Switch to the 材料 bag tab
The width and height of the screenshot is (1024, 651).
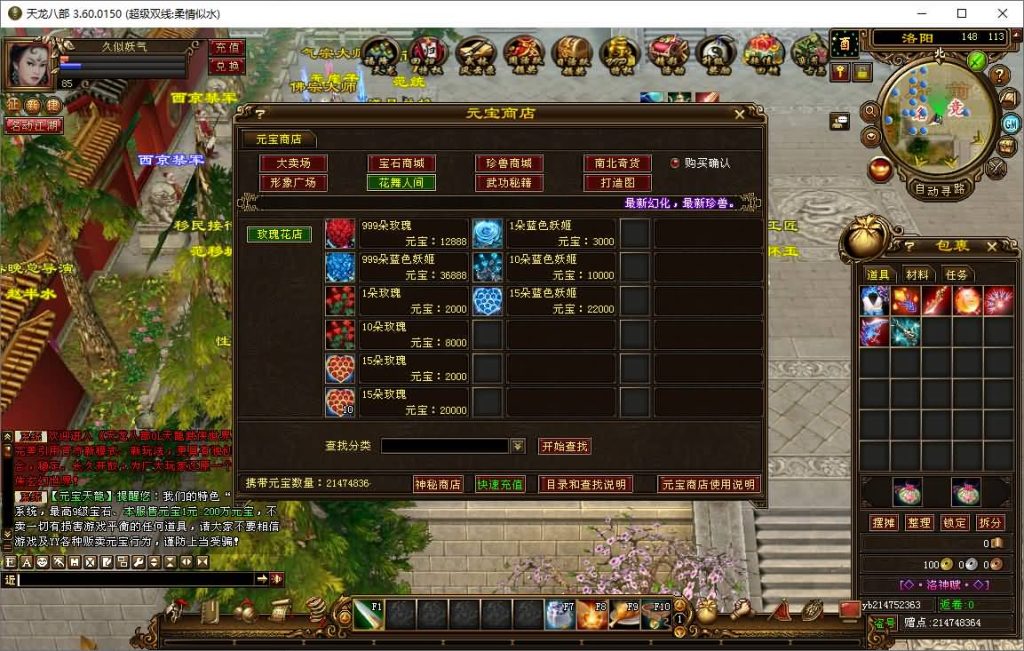[917, 275]
